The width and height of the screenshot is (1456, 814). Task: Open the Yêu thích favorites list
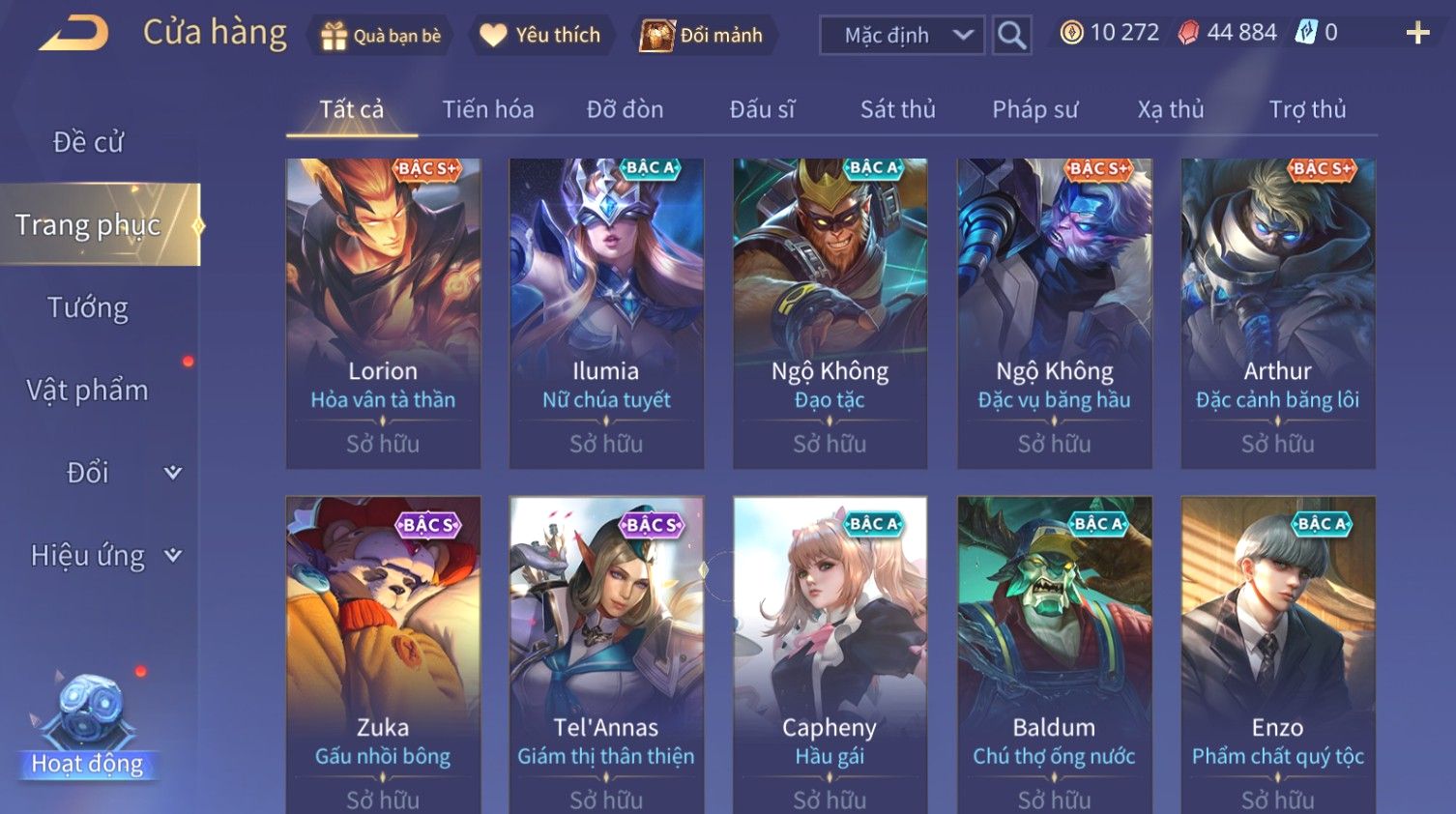pos(541,36)
